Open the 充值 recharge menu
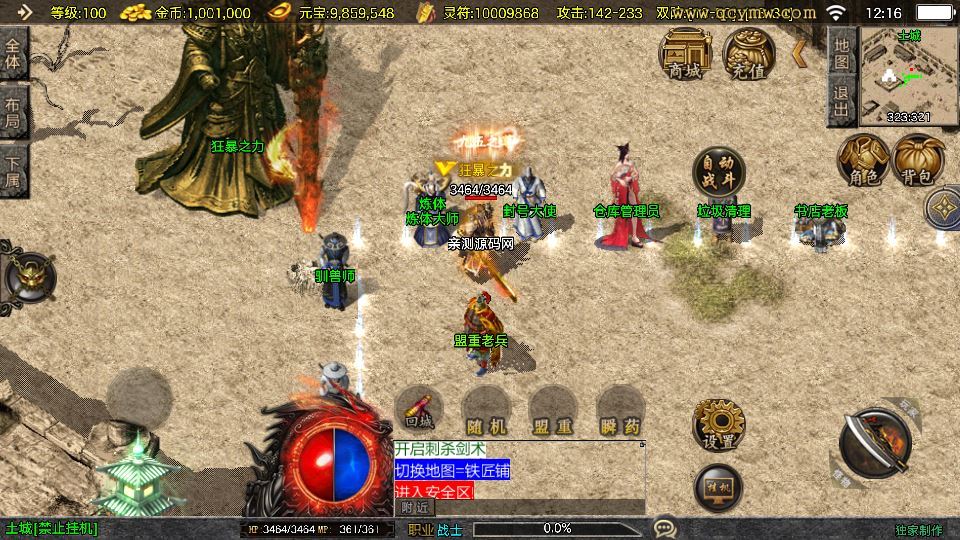Image resolution: width=960 pixels, height=540 pixels. [x=748, y=52]
